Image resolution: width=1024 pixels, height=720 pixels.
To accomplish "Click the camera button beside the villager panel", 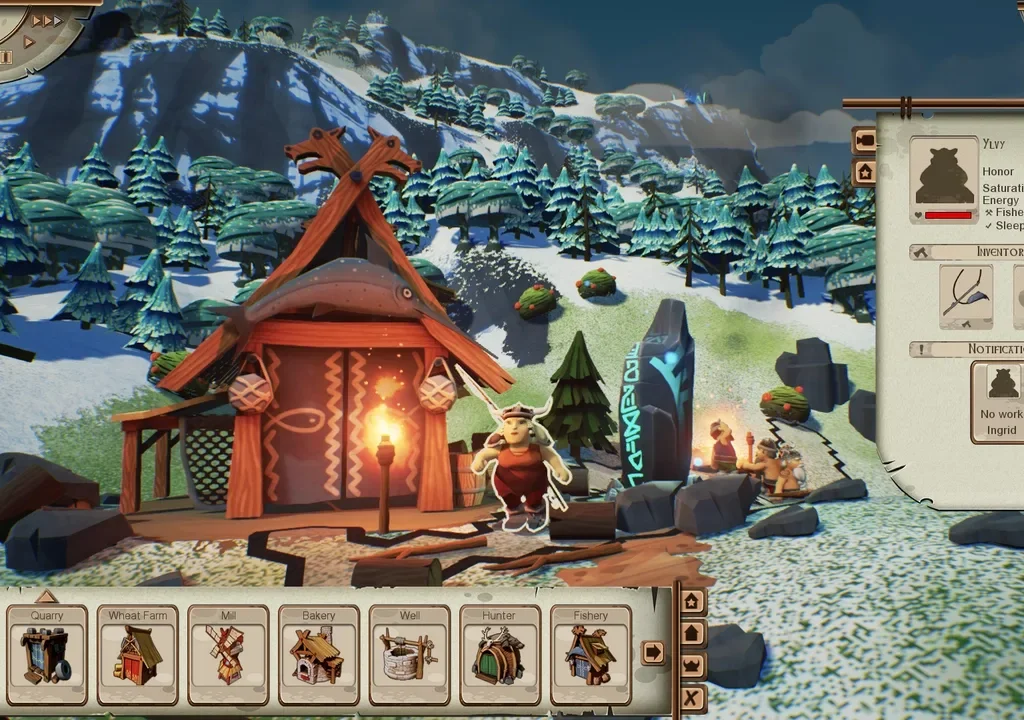I will click(864, 141).
